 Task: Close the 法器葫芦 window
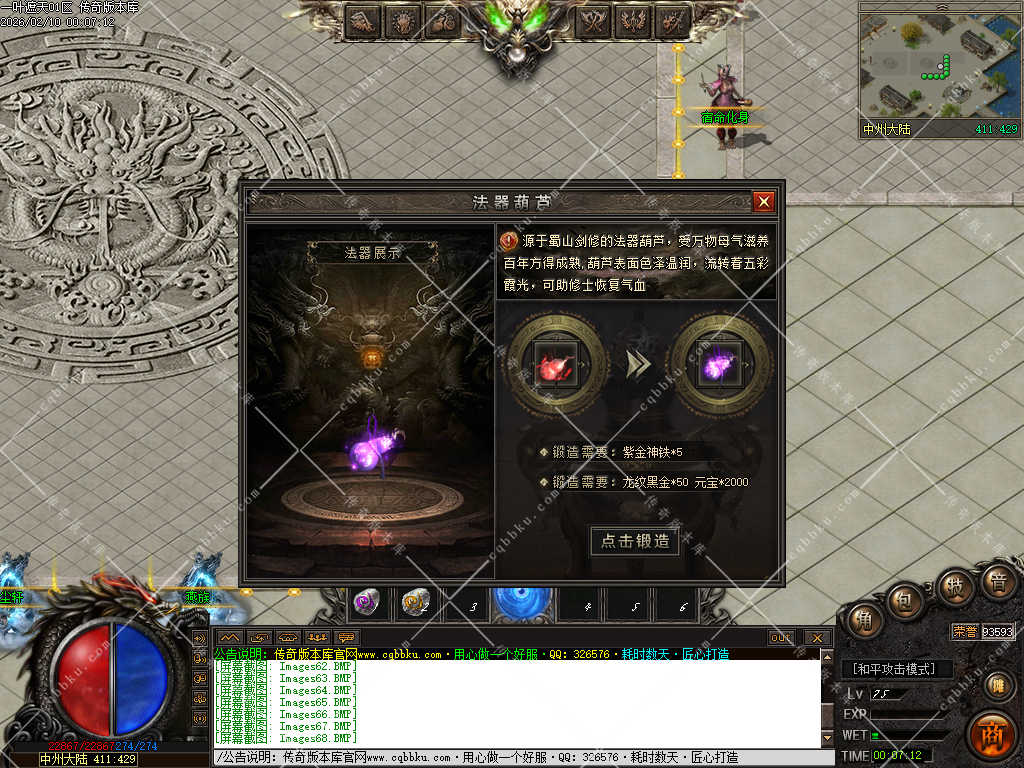tap(764, 202)
